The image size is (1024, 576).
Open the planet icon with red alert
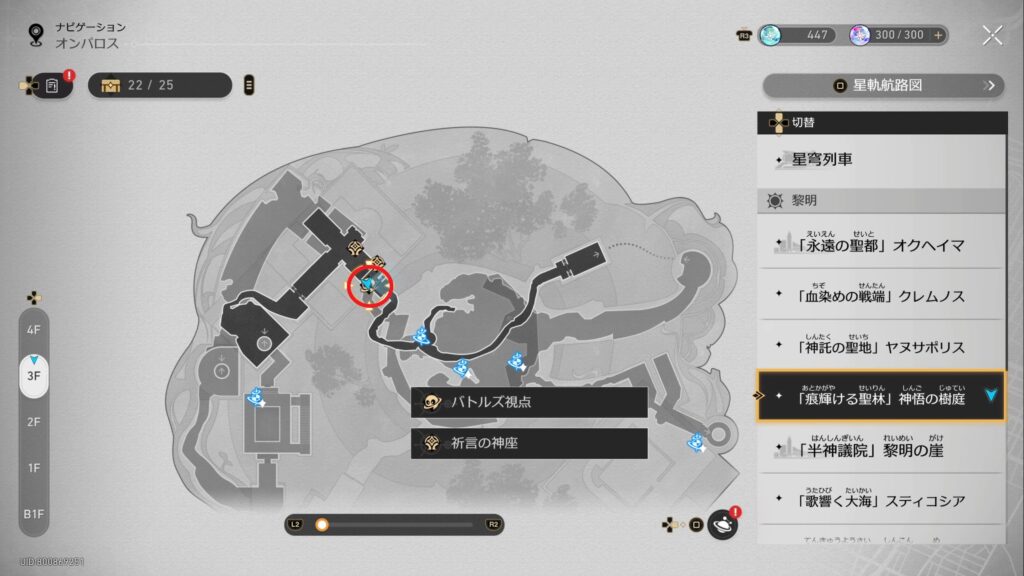coord(722,524)
